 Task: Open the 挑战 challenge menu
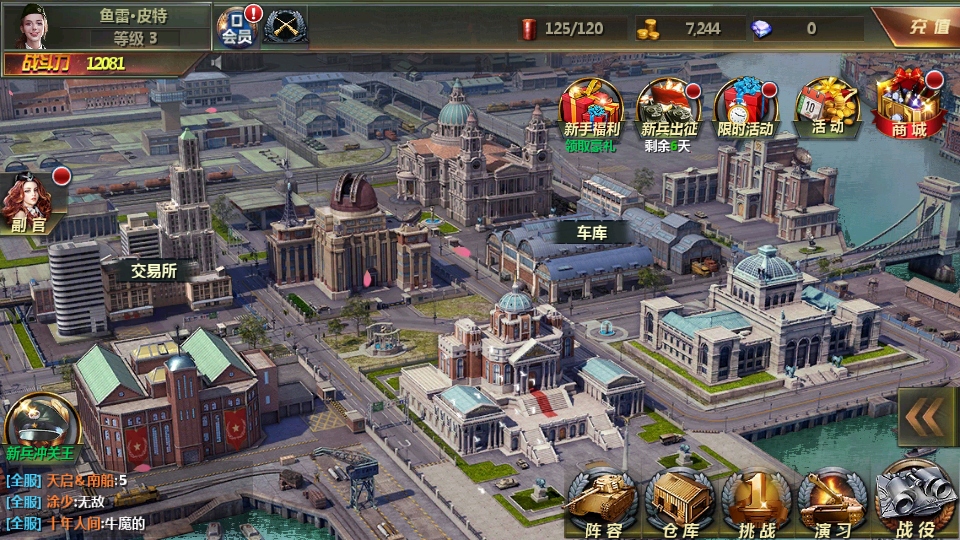point(756,502)
